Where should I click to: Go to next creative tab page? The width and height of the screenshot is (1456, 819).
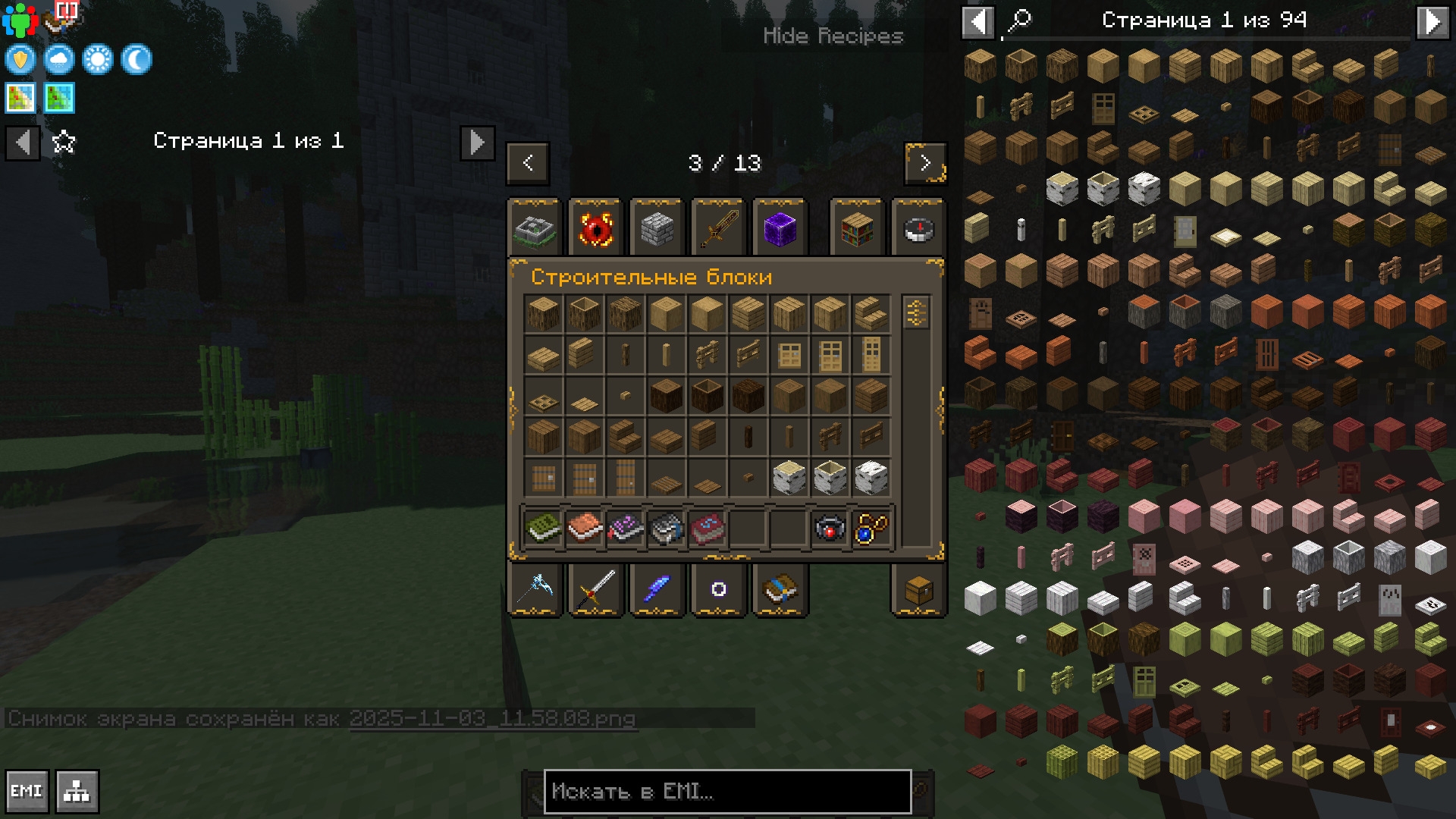(x=925, y=162)
